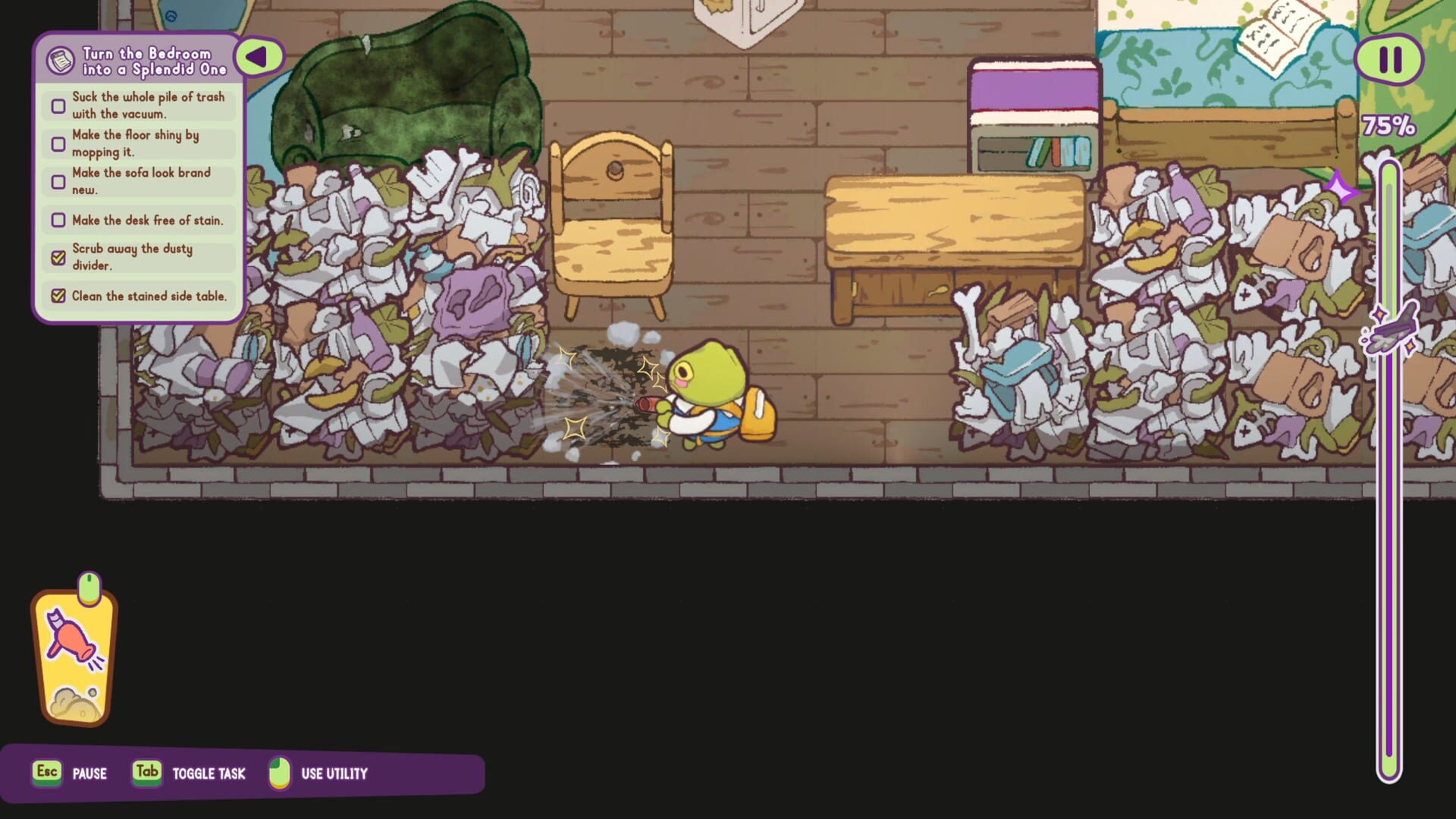Viewport: 1456px width, 819px height.
Task: Check the 'Make the floor shiny by mopping' task
Action: tap(58, 143)
